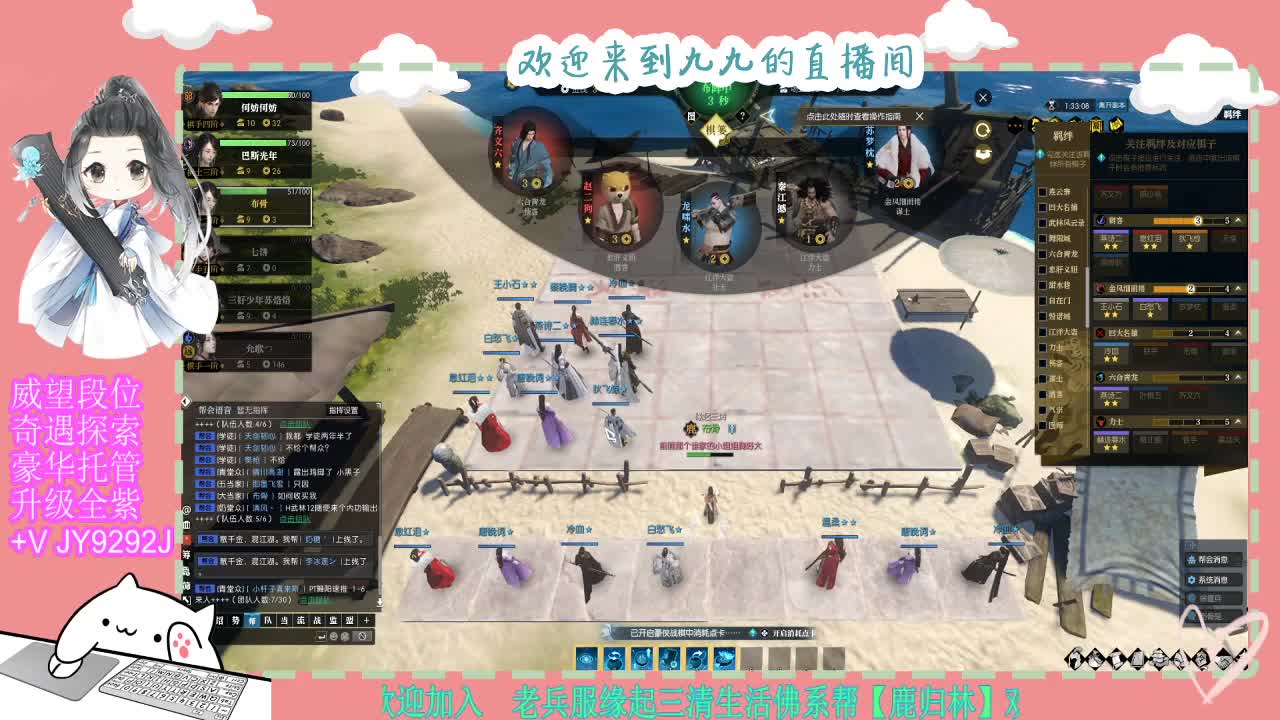1280x720 pixels.
Task: Click 布骨's health bar in the party list
Action: pos(264,192)
